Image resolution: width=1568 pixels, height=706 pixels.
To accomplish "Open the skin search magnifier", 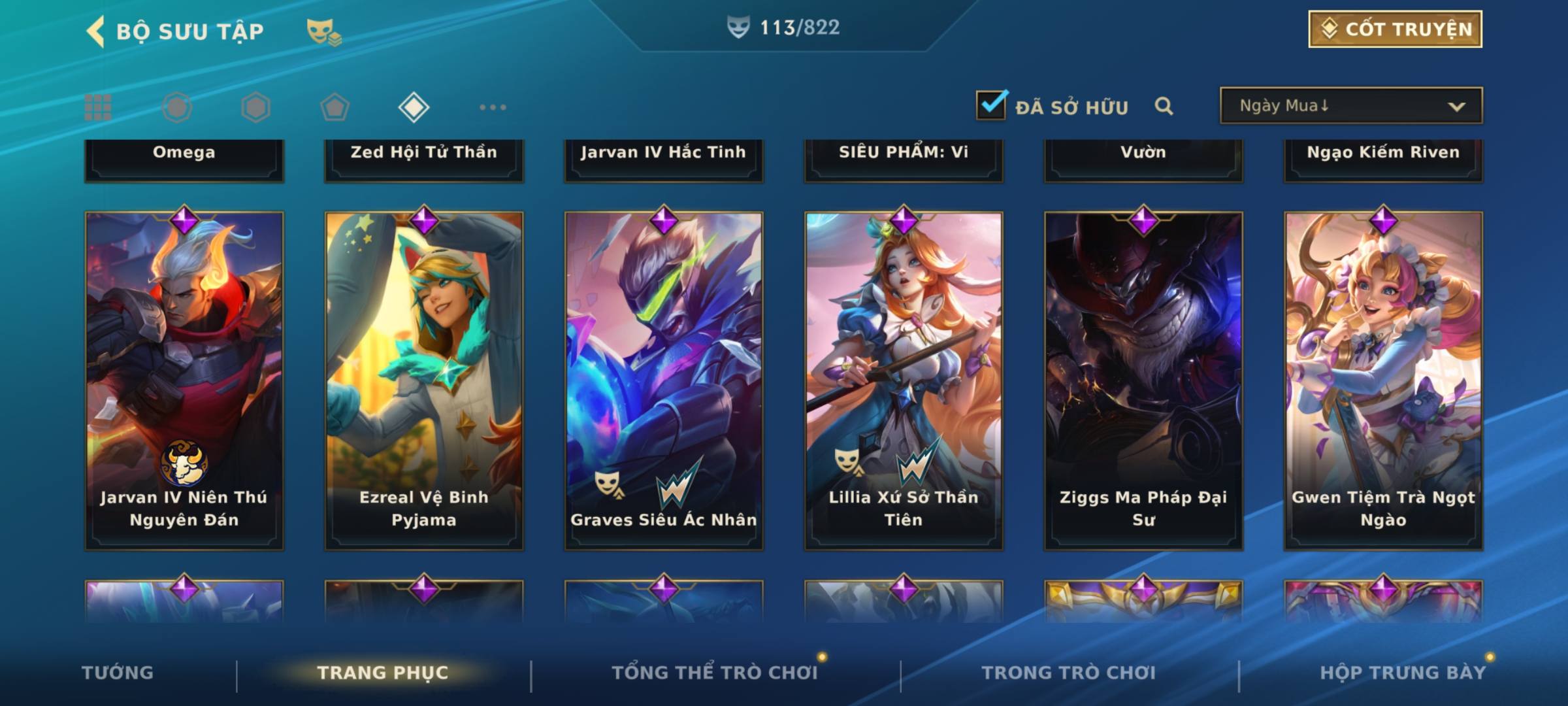I will pos(1164,106).
